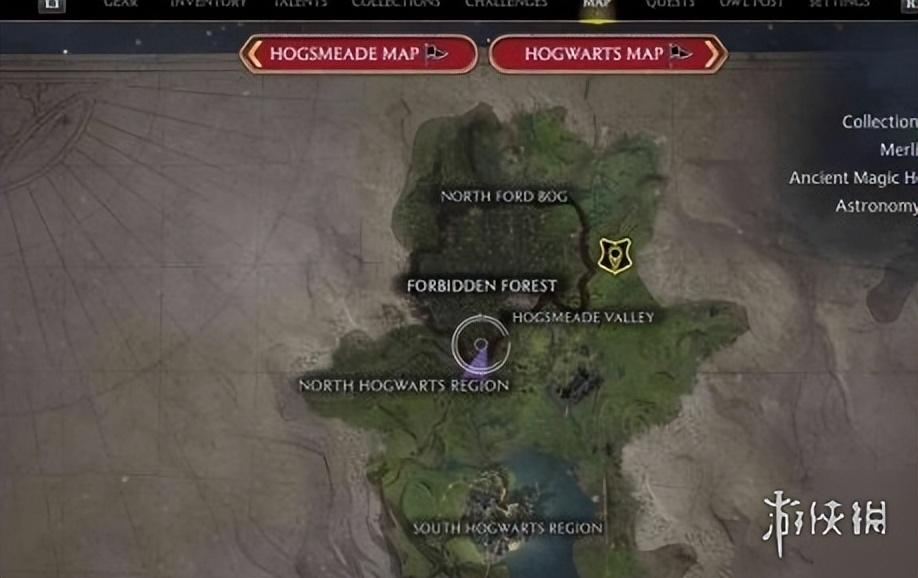Go to the Talents tab
Screen dimensions: 918x578
[x=301, y=4]
